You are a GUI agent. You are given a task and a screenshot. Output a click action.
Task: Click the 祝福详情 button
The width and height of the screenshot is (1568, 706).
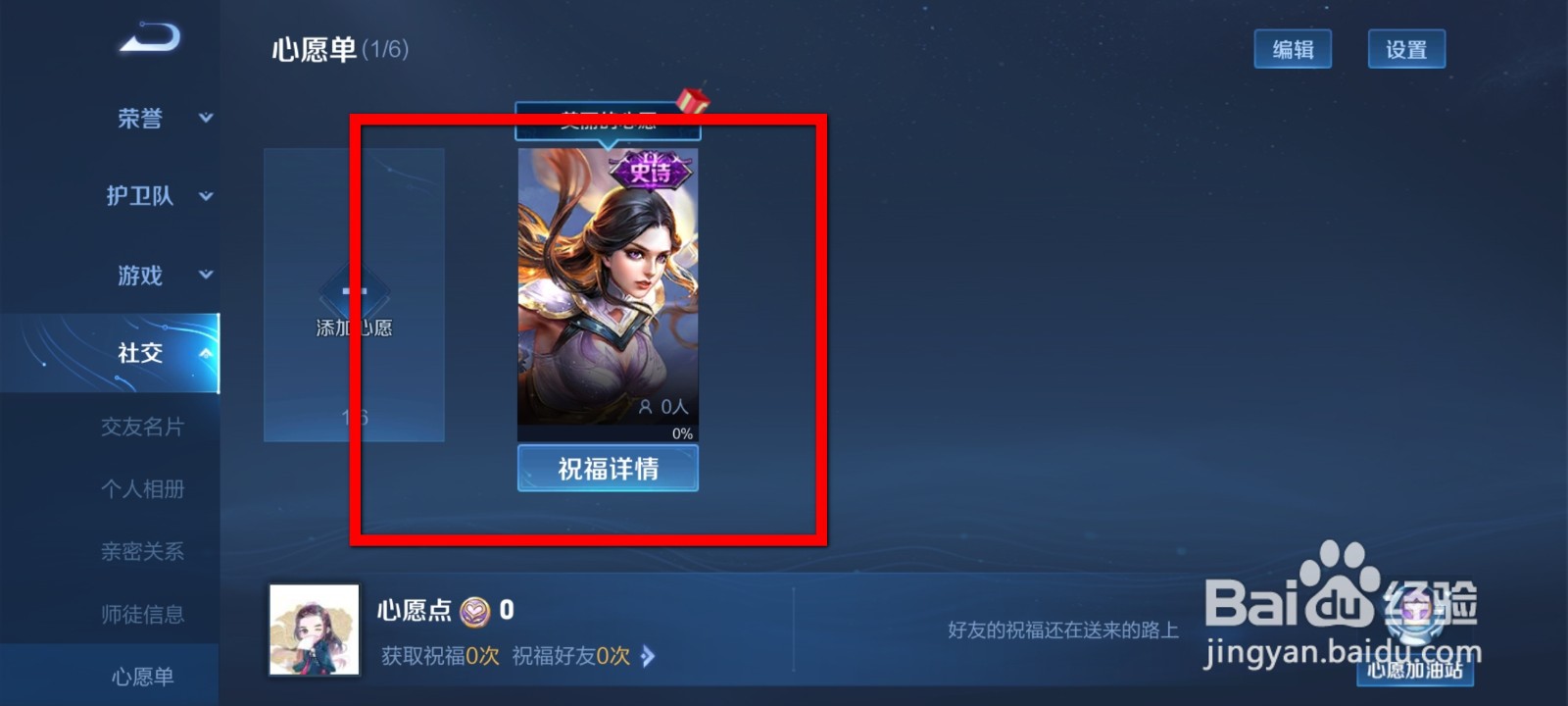[x=607, y=468]
